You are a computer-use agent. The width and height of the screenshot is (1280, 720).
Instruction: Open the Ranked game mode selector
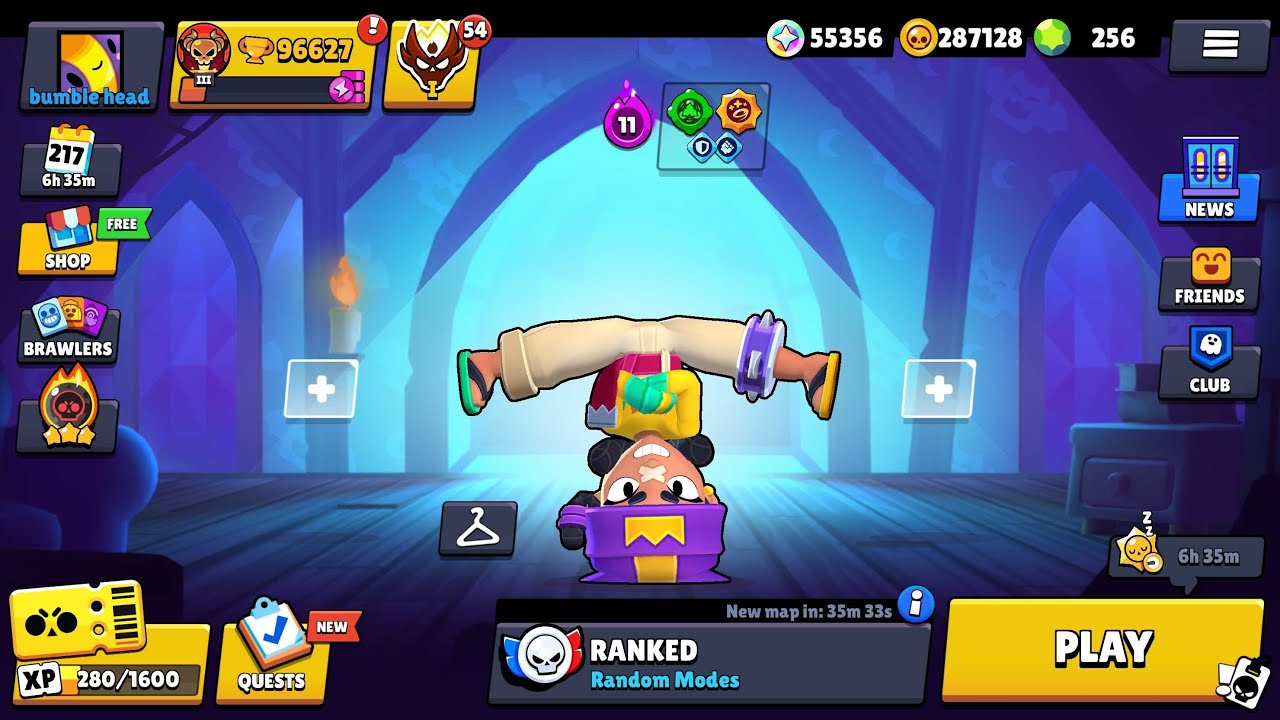point(708,664)
